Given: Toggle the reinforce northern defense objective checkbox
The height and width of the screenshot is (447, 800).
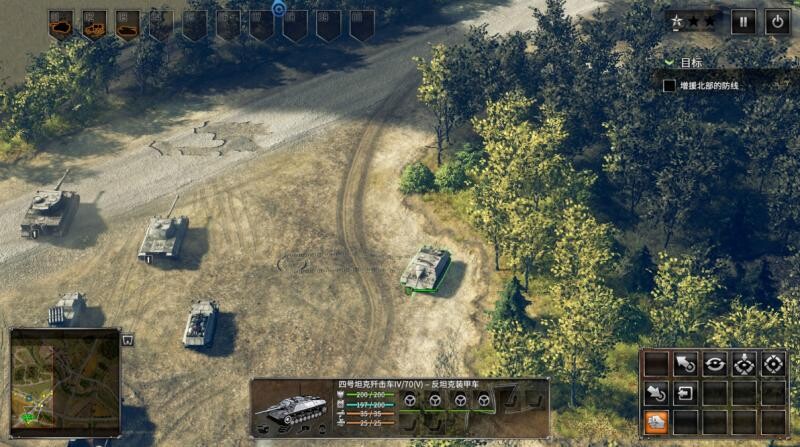Looking at the screenshot, I should pyautogui.click(x=670, y=86).
